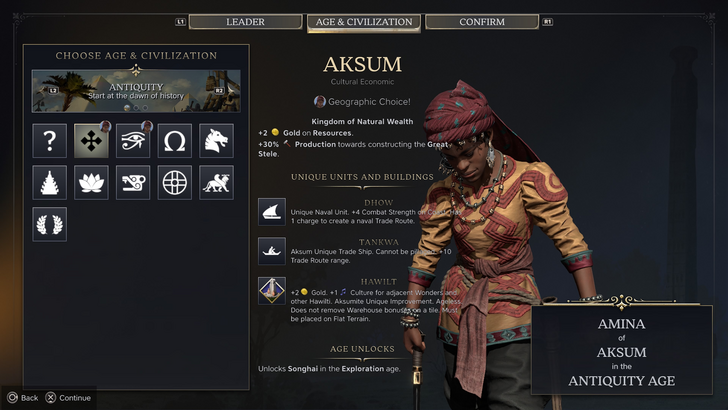Viewport: 728px width, 410px height.
Task: Choose the horse head civilization tile
Action: [217, 141]
